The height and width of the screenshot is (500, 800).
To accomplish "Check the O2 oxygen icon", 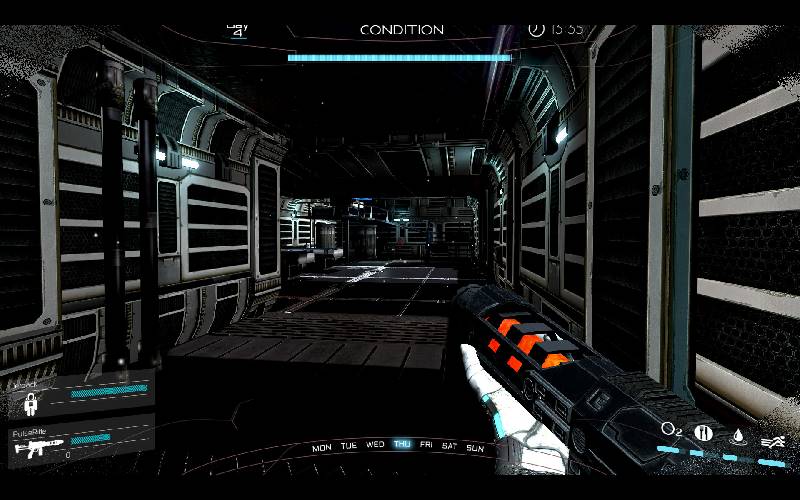I will click(670, 430).
